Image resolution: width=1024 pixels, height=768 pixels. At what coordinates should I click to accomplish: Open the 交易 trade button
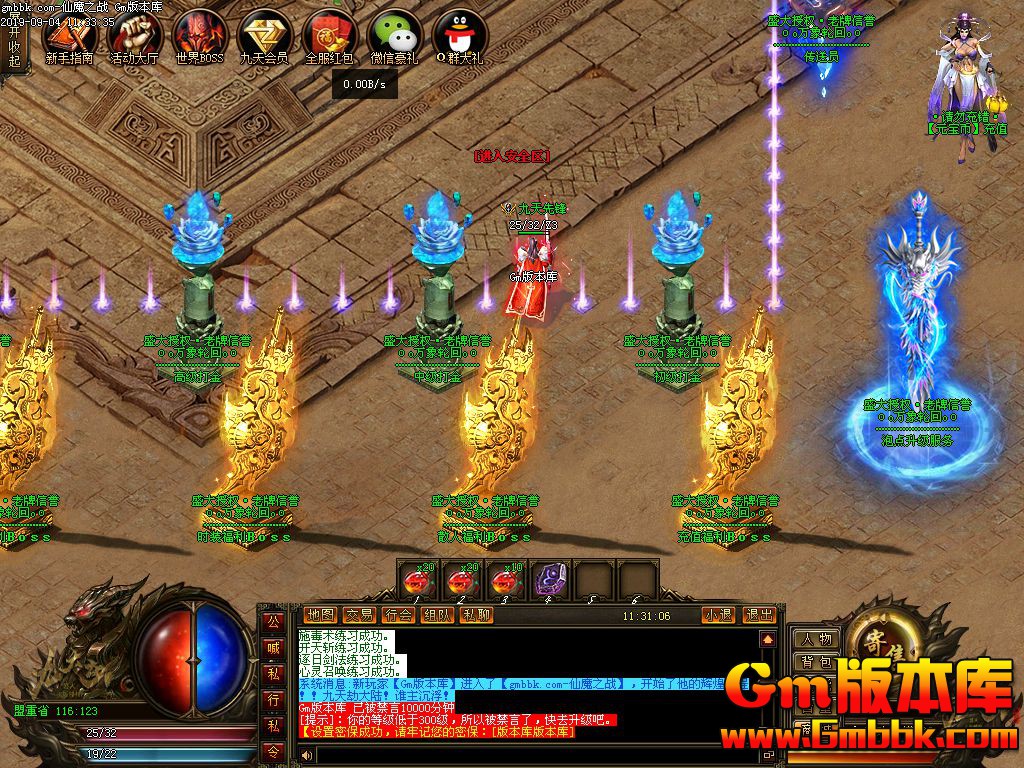359,615
